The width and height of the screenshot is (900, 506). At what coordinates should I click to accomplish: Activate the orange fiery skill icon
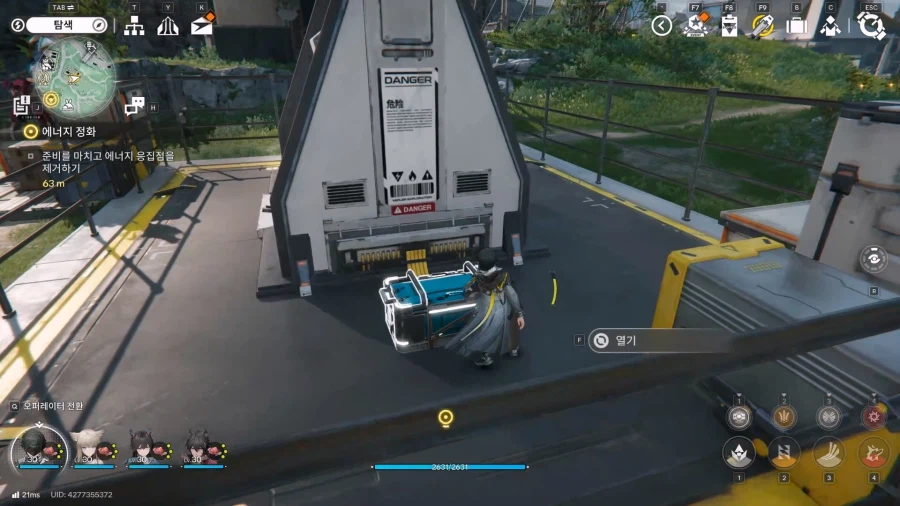(874, 453)
